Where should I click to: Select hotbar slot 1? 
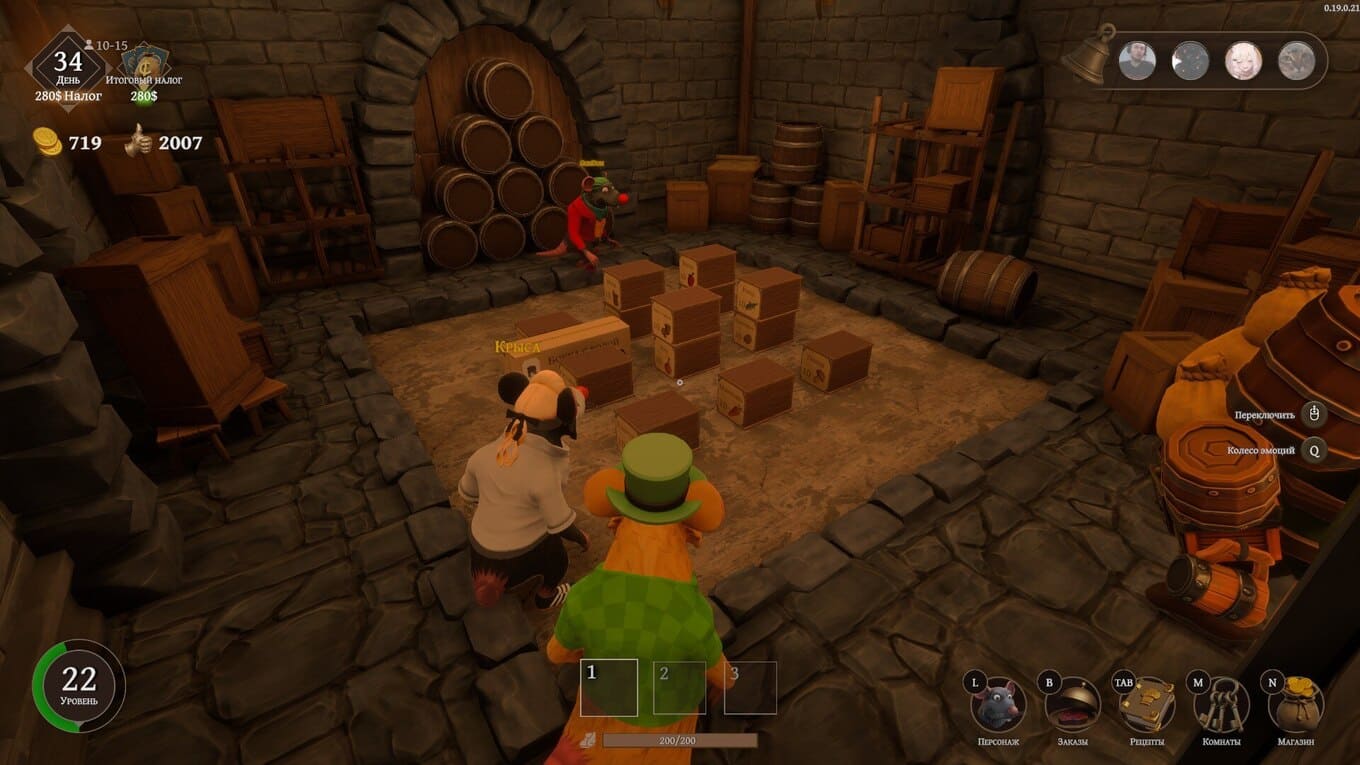pyautogui.click(x=609, y=688)
